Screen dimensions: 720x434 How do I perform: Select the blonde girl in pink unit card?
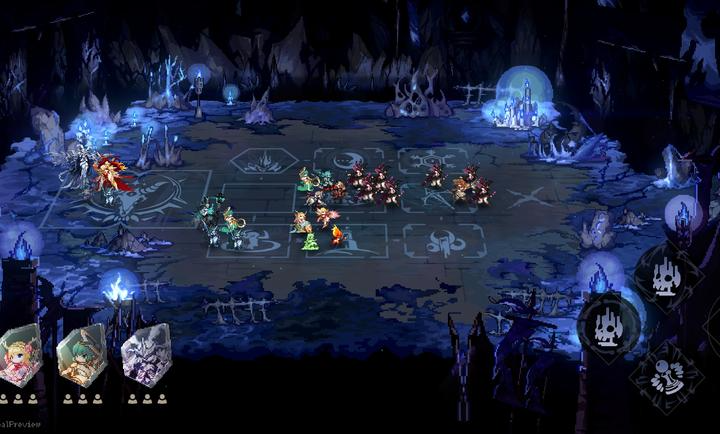[x=20, y=356]
